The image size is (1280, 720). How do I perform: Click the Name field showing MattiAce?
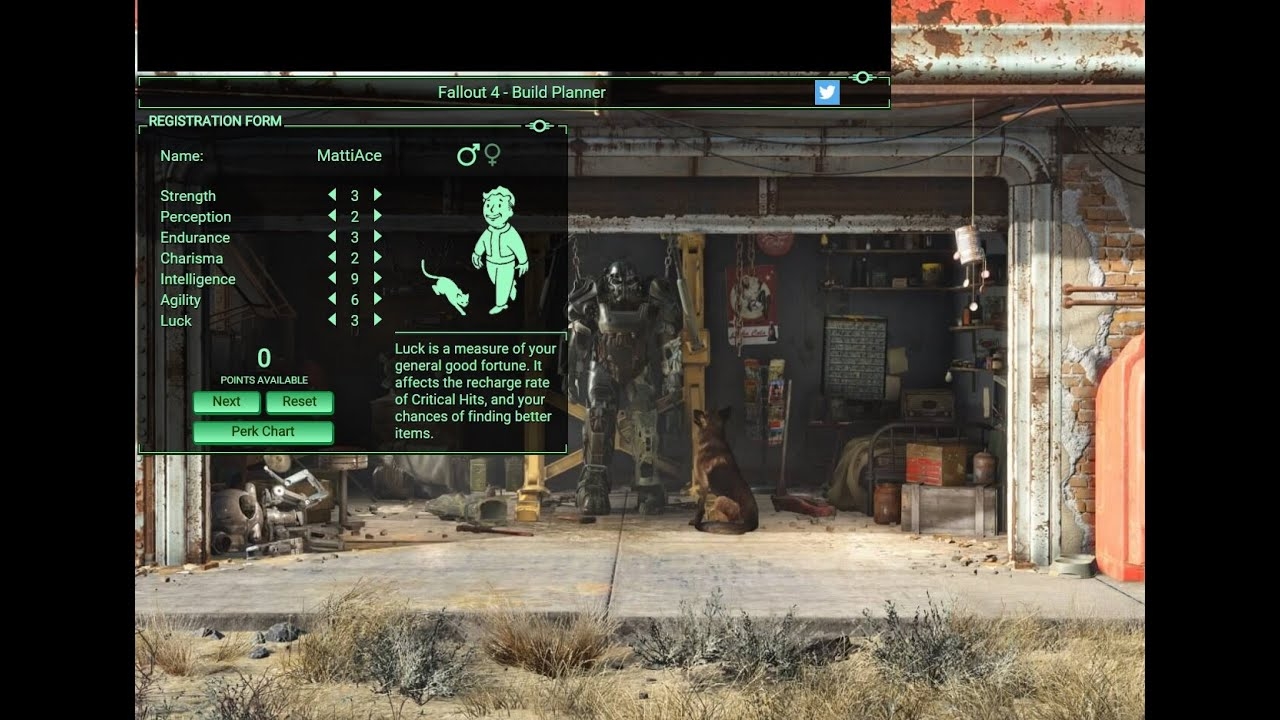(349, 155)
